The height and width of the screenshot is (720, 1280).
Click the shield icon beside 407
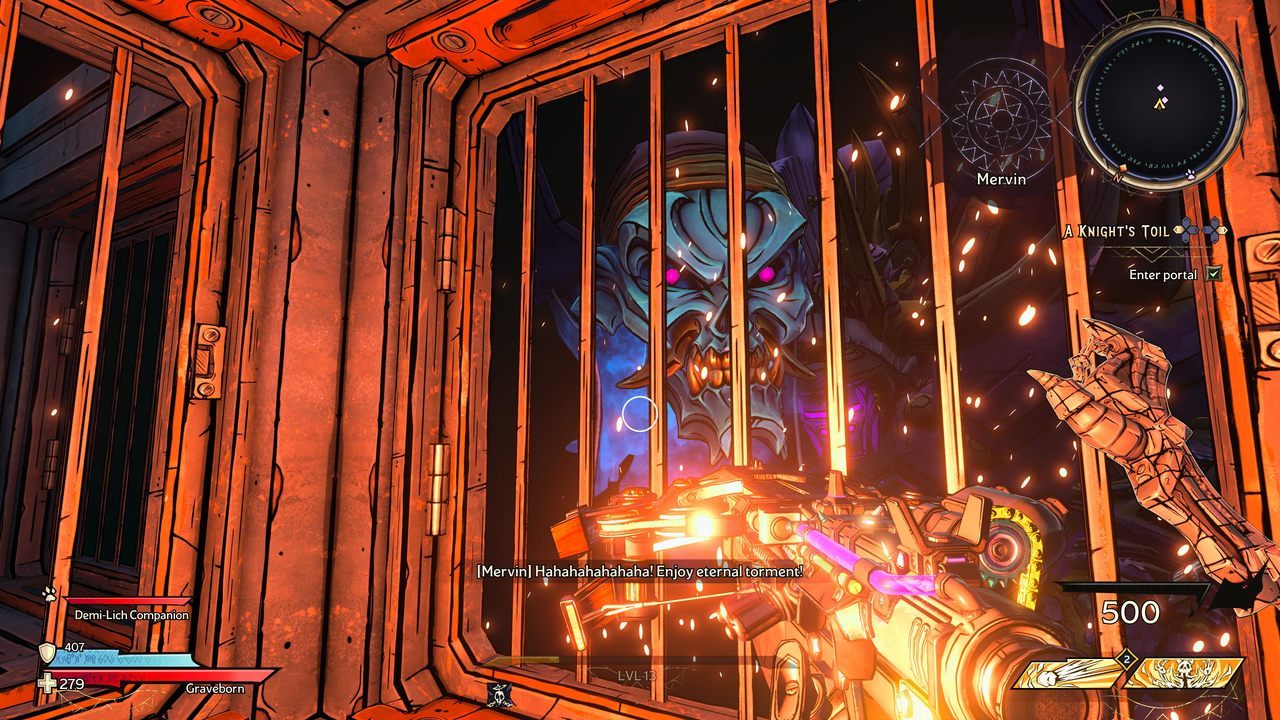46,653
